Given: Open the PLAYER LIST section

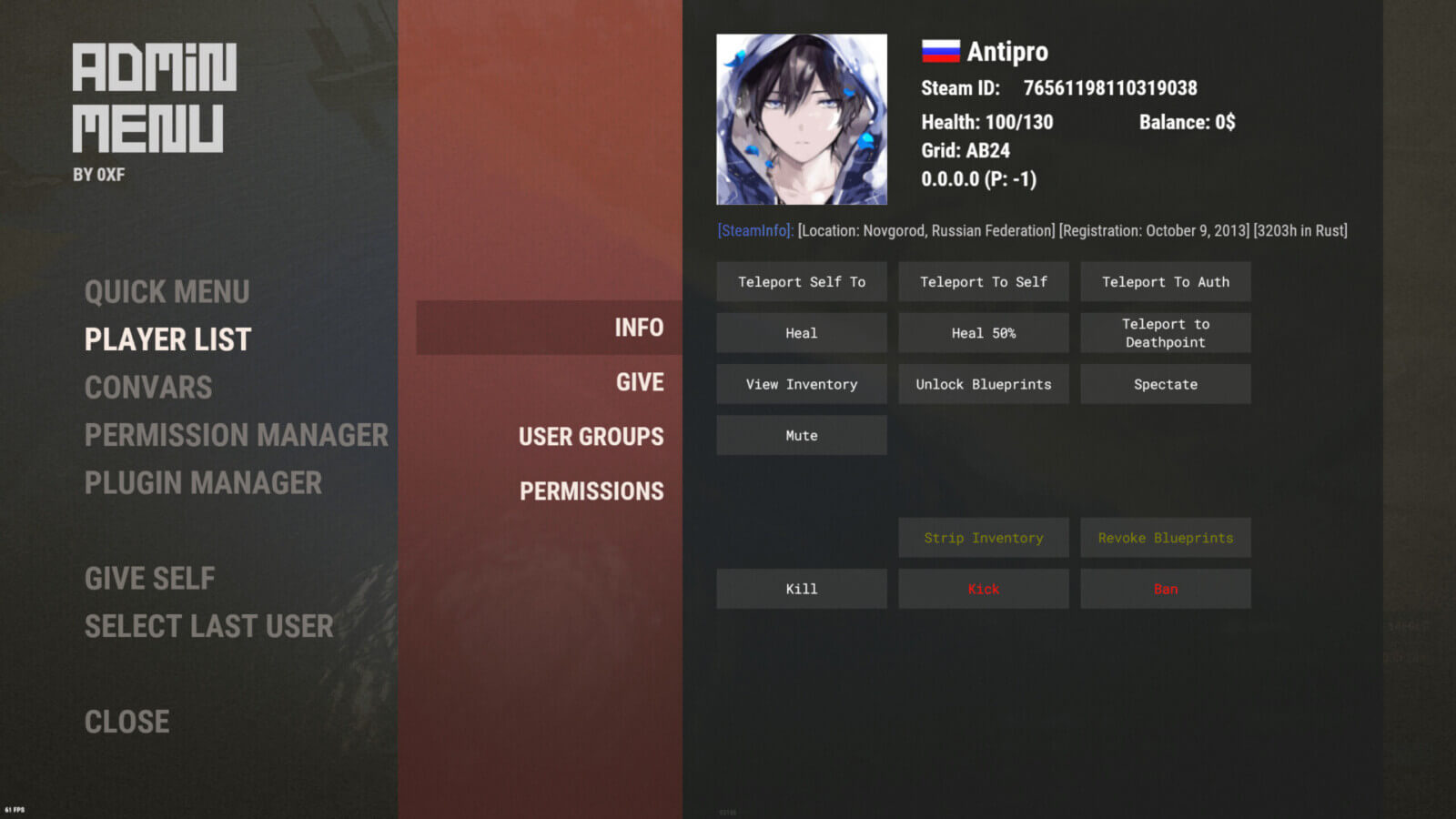Looking at the screenshot, I should (167, 339).
